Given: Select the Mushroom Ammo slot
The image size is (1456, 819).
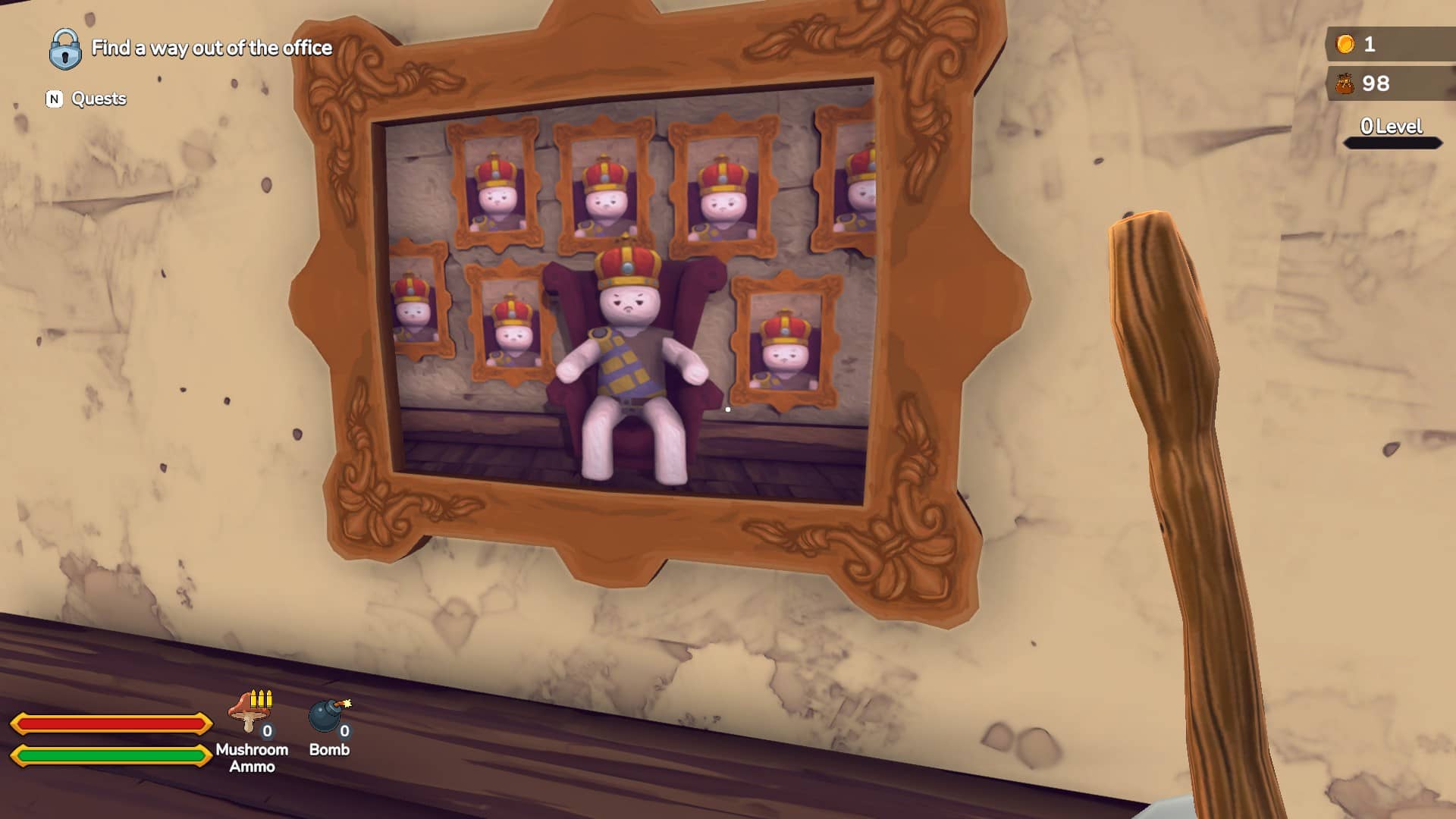Looking at the screenshot, I should [x=251, y=714].
